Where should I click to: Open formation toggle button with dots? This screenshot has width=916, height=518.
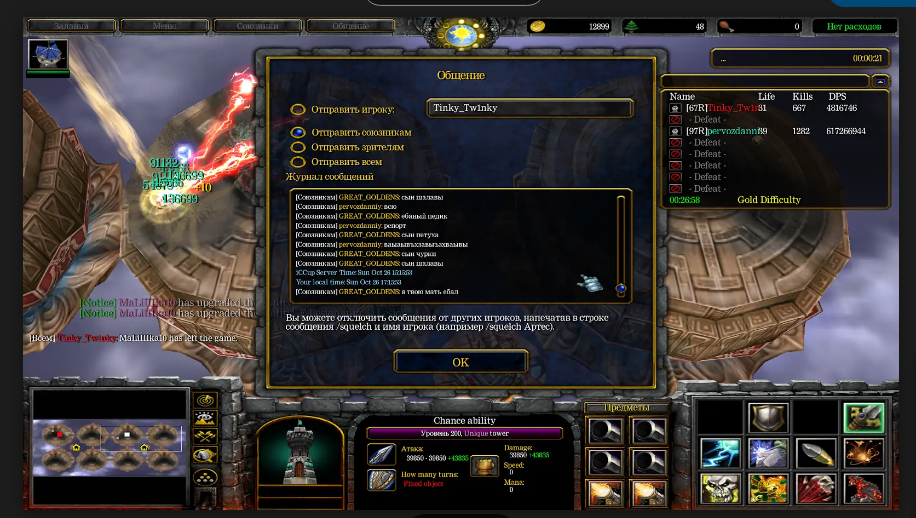[206, 476]
